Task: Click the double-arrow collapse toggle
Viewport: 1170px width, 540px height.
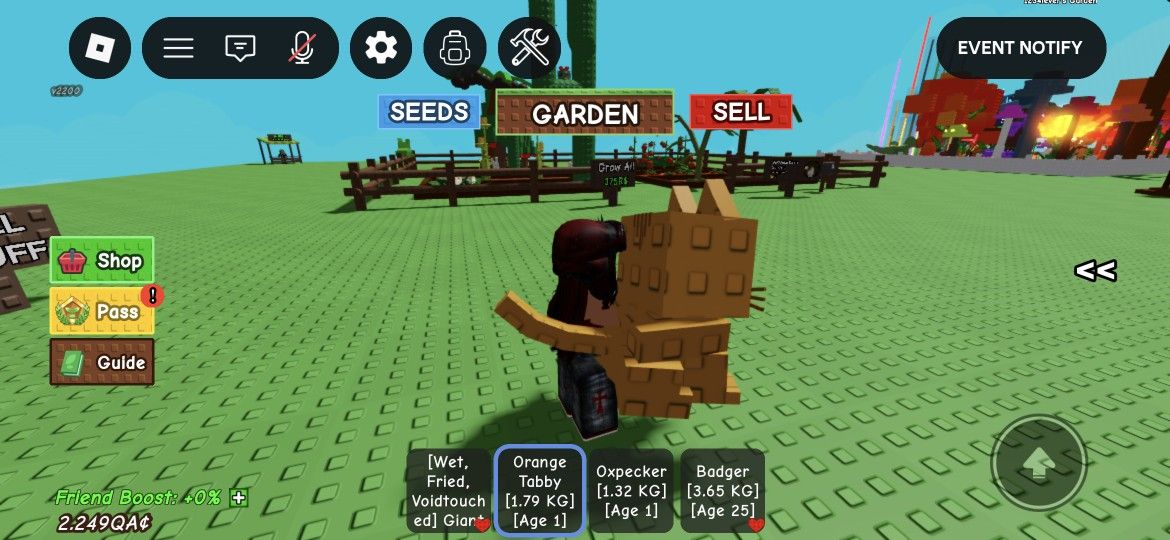Action: point(1095,271)
